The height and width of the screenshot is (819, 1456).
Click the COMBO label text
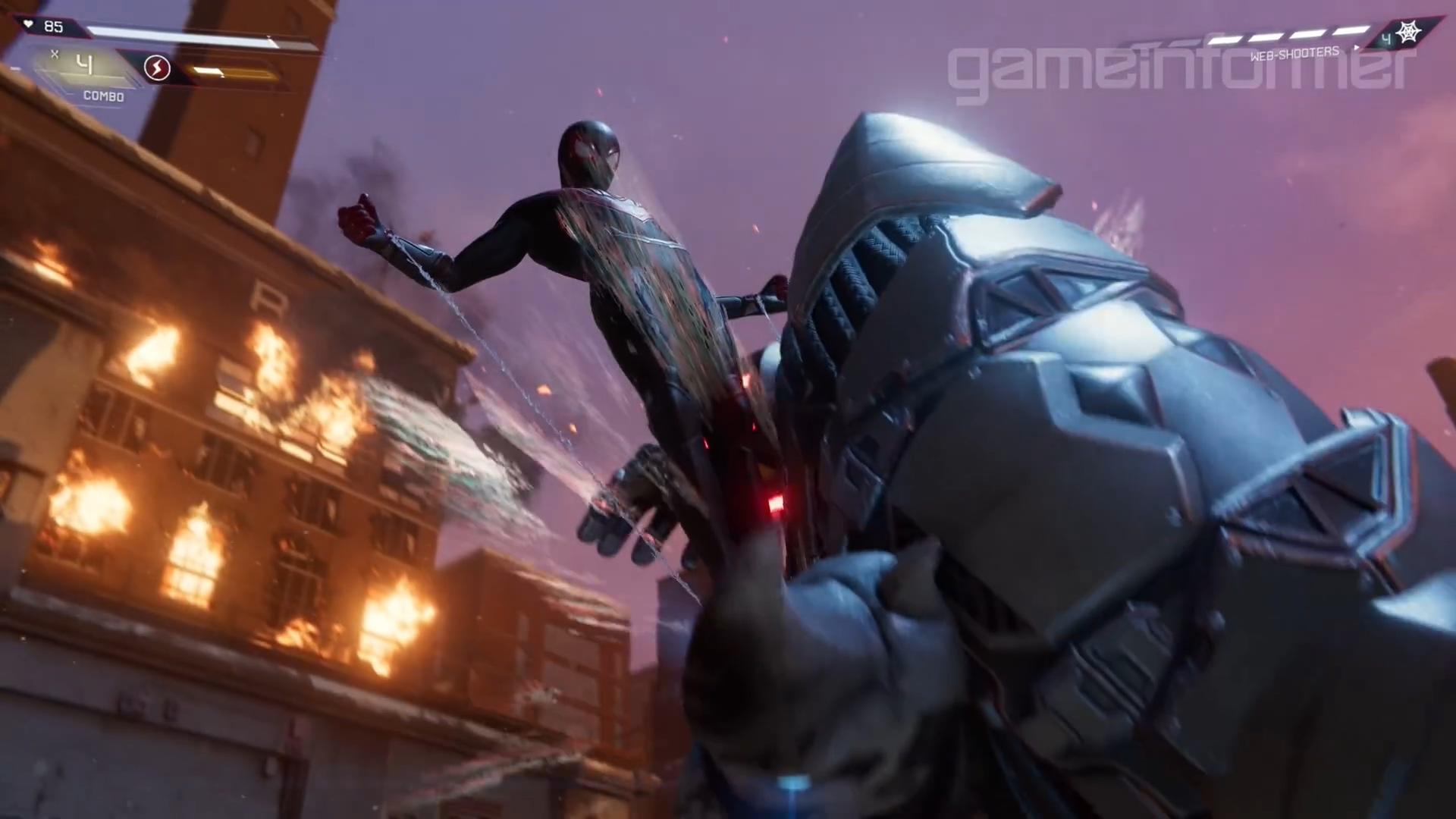(x=103, y=96)
